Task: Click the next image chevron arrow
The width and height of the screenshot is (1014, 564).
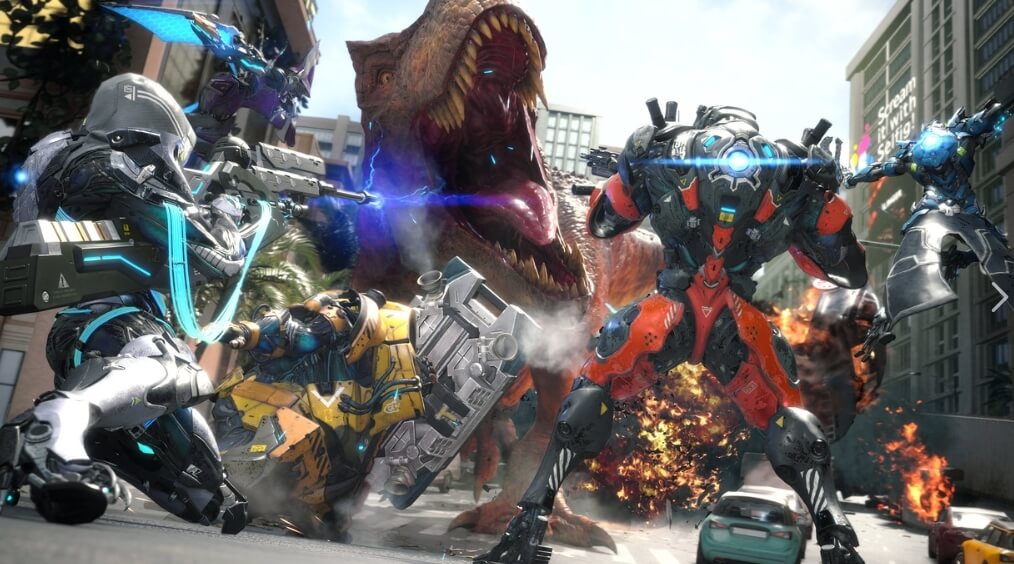Action: coord(998,295)
